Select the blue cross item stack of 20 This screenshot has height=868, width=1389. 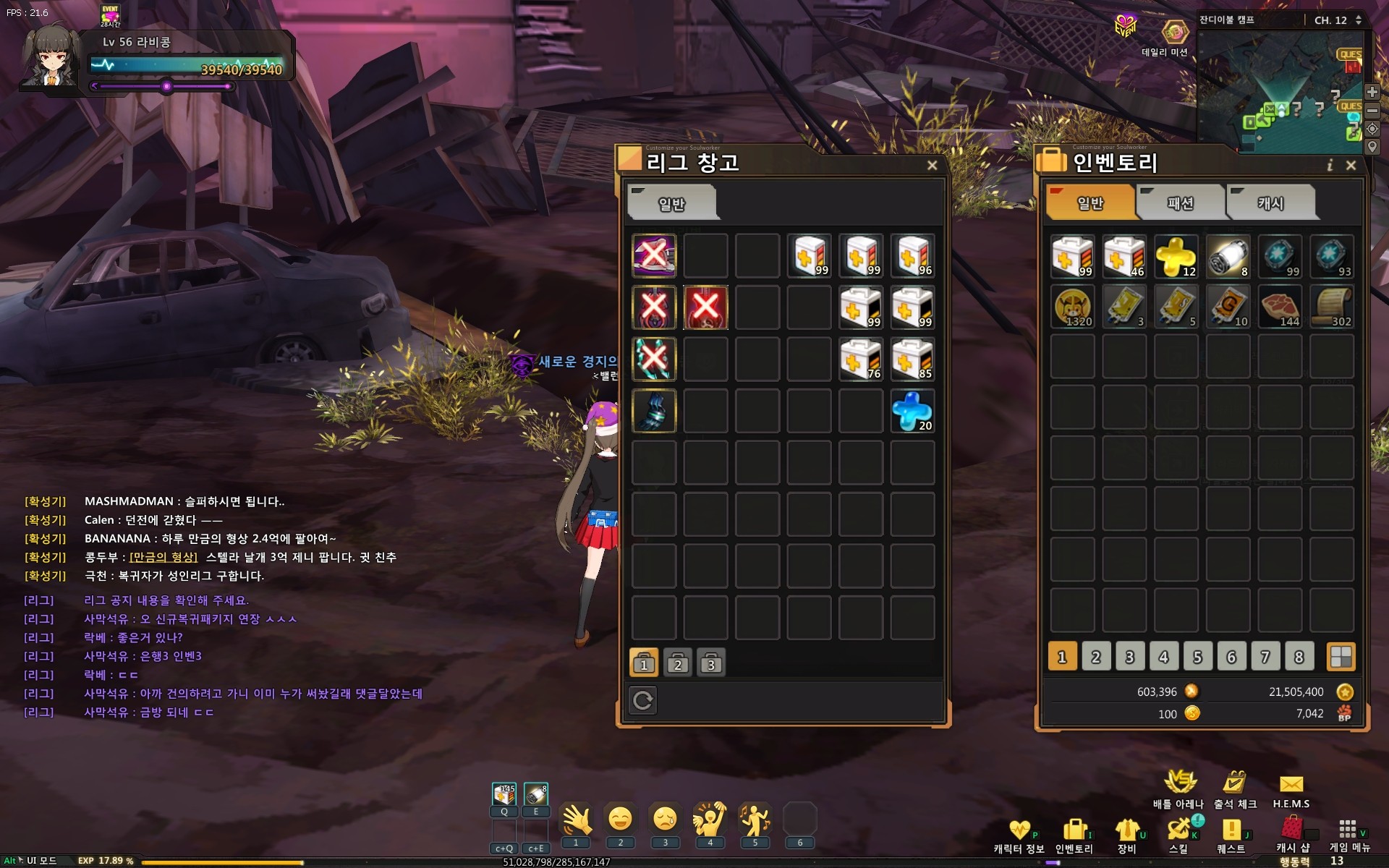(912, 411)
